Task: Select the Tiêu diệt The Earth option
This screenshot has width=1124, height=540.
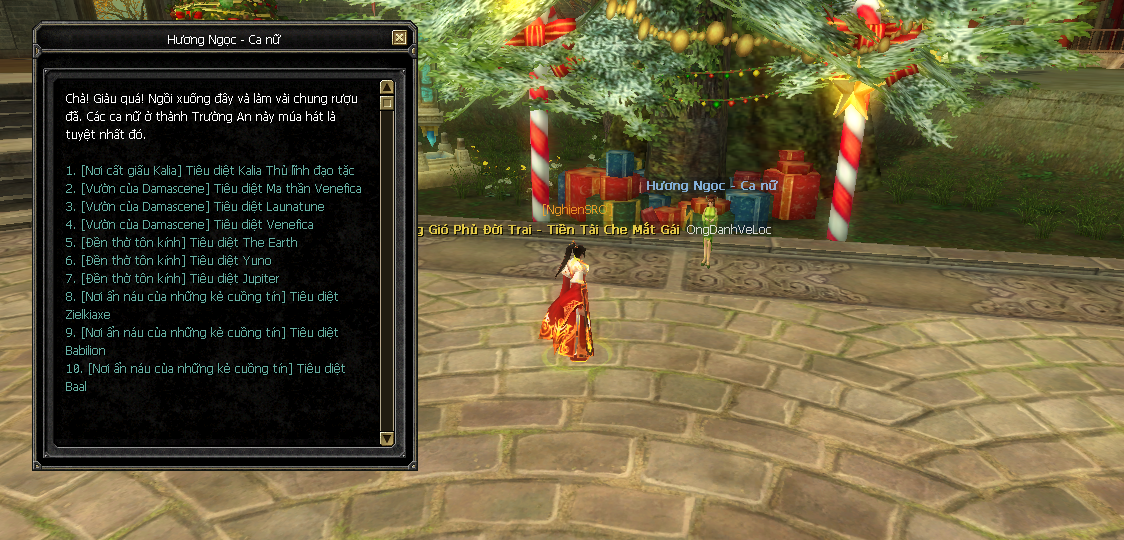Action: click(x=181, y=243)
